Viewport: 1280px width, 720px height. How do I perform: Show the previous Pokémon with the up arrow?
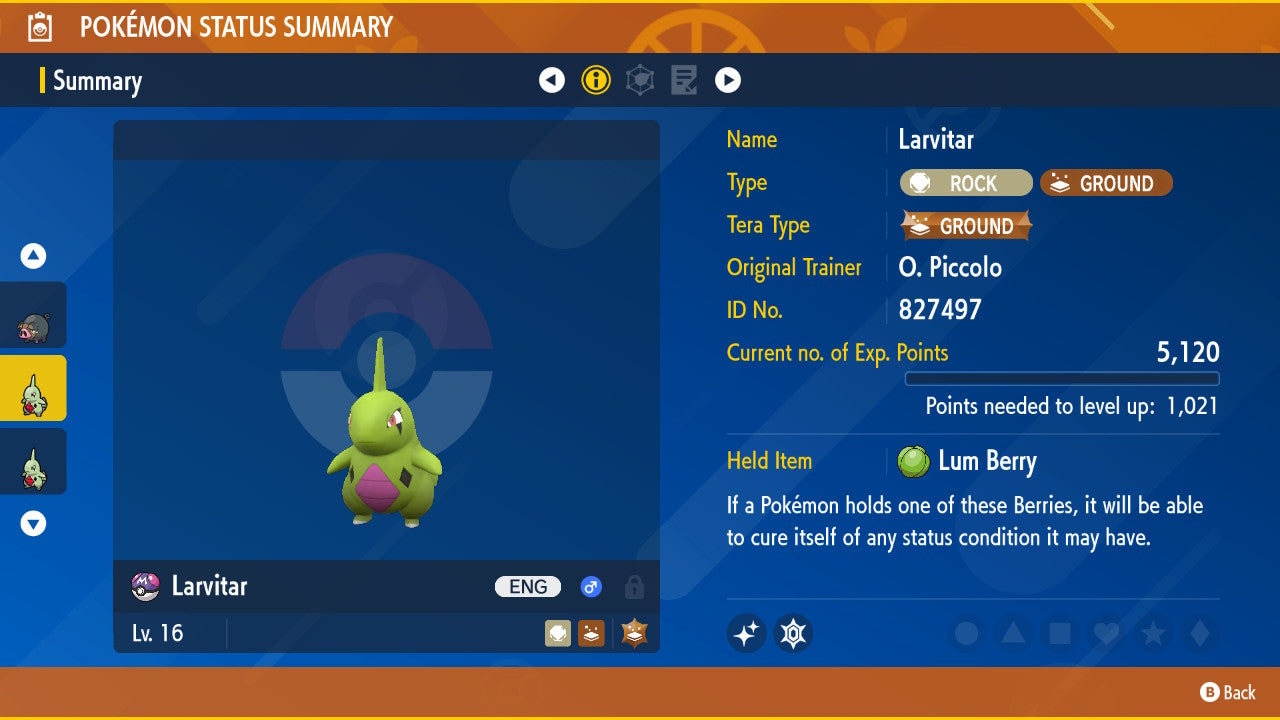click(34, 257)
